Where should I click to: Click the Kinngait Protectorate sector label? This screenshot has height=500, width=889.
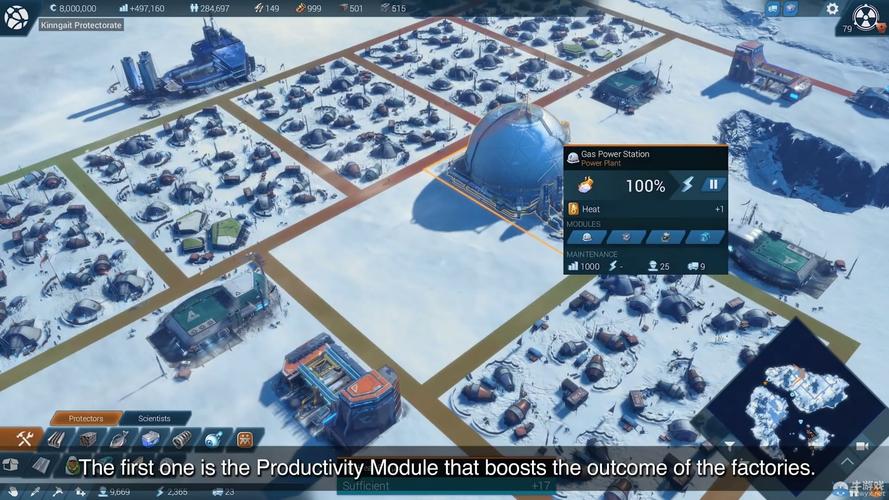point(82,24)
